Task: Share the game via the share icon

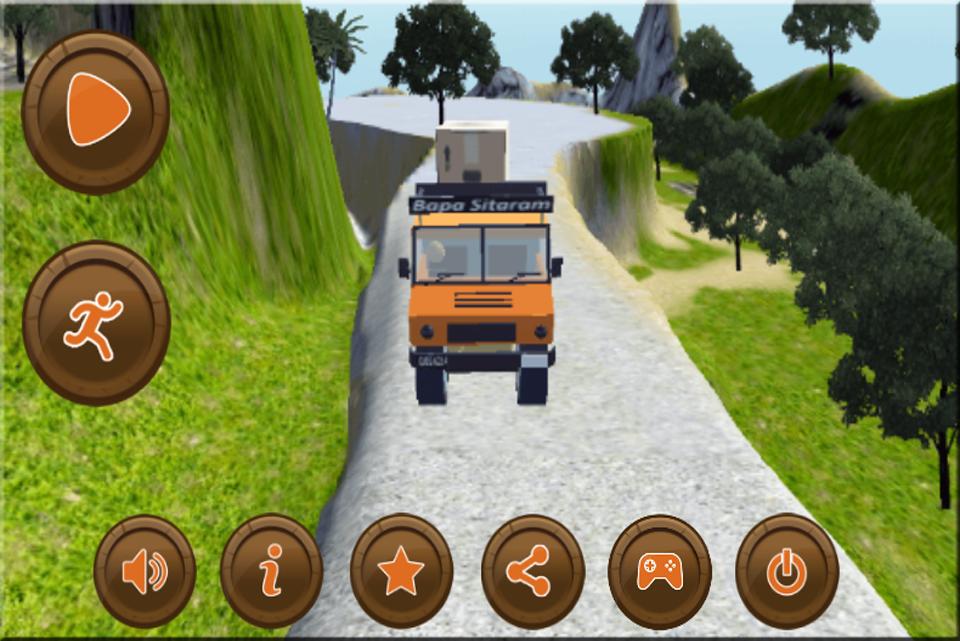Action: click(x=532, y=572)
